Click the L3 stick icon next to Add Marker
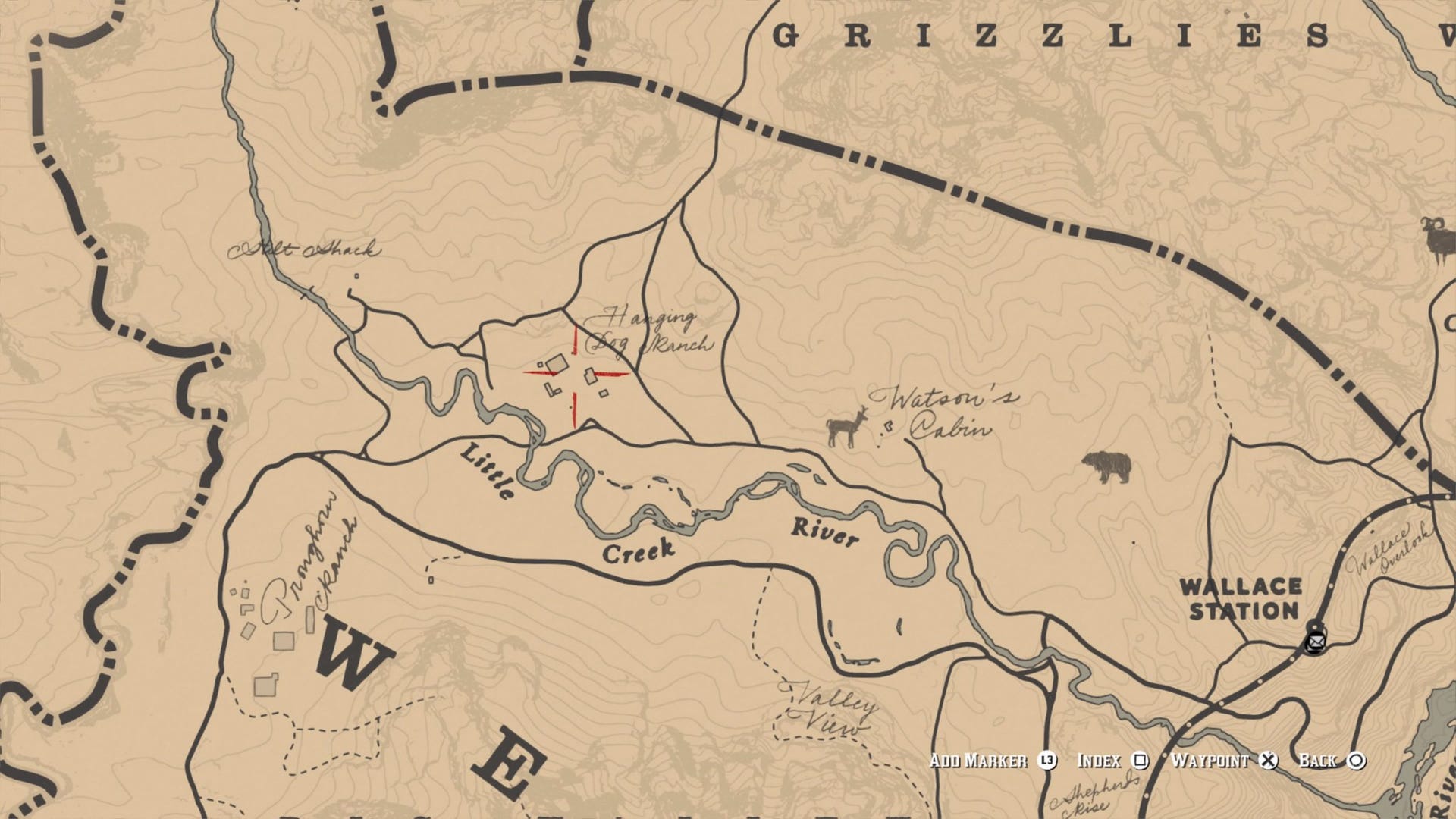The height and width of the screenshot is (819, 1456). click(x=1048, y=761)
